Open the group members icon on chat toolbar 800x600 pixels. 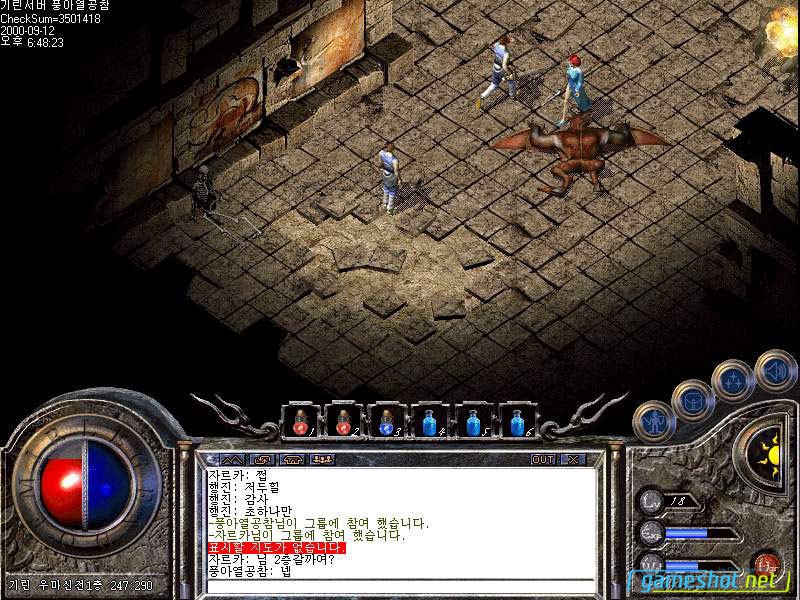[x=322, y=459]
